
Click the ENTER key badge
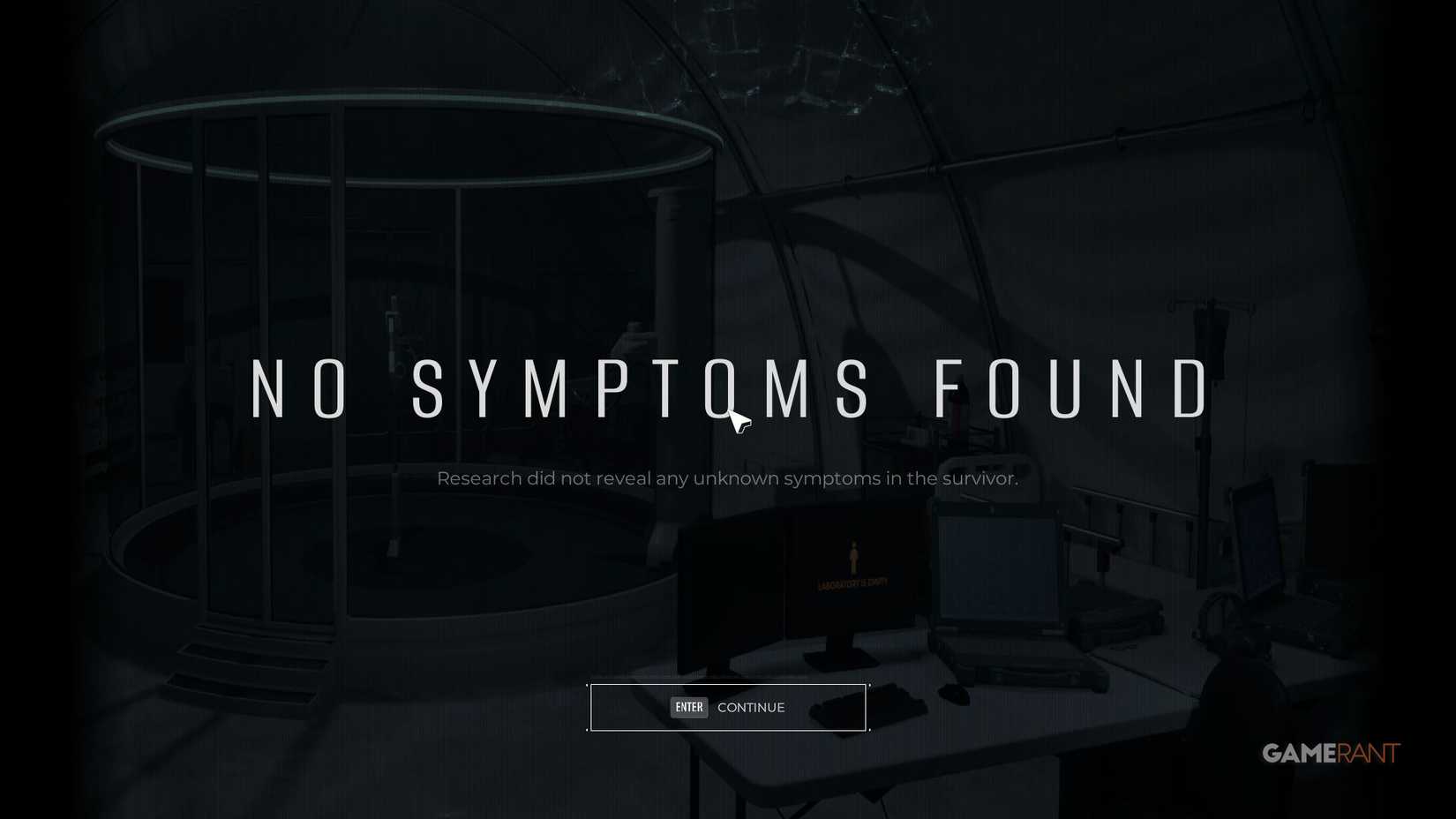[689, 707]
